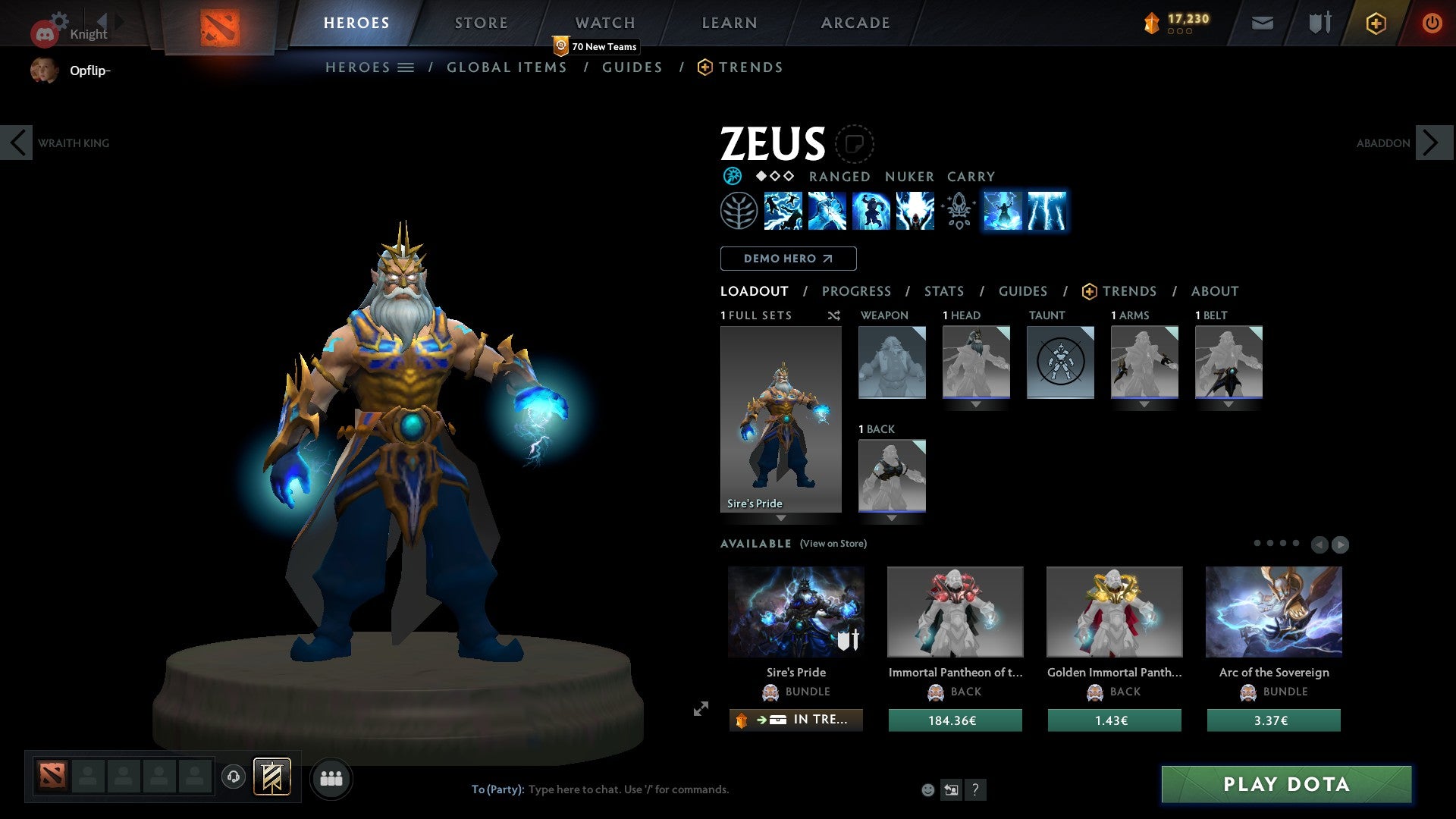
Task: Open the Aghanim's Scepter upgrade icon
Action: (x=958, y=212)
